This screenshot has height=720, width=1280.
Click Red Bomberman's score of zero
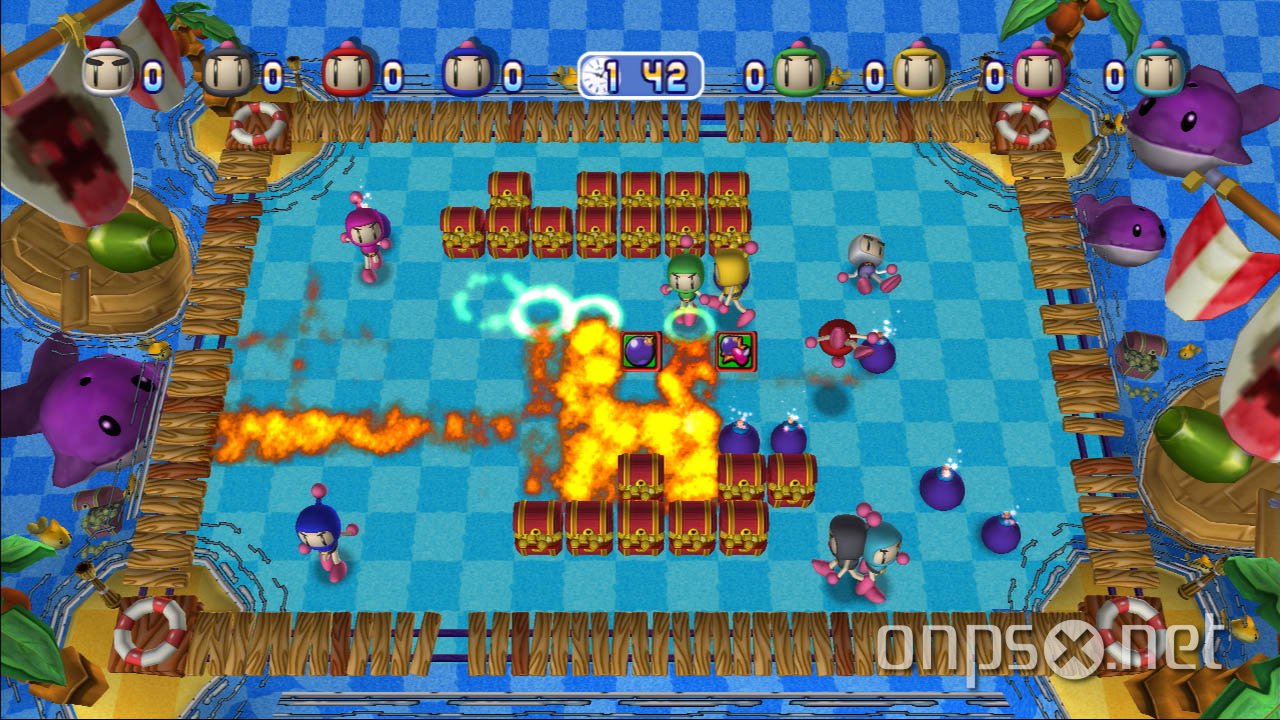click(x=394, y=72)
